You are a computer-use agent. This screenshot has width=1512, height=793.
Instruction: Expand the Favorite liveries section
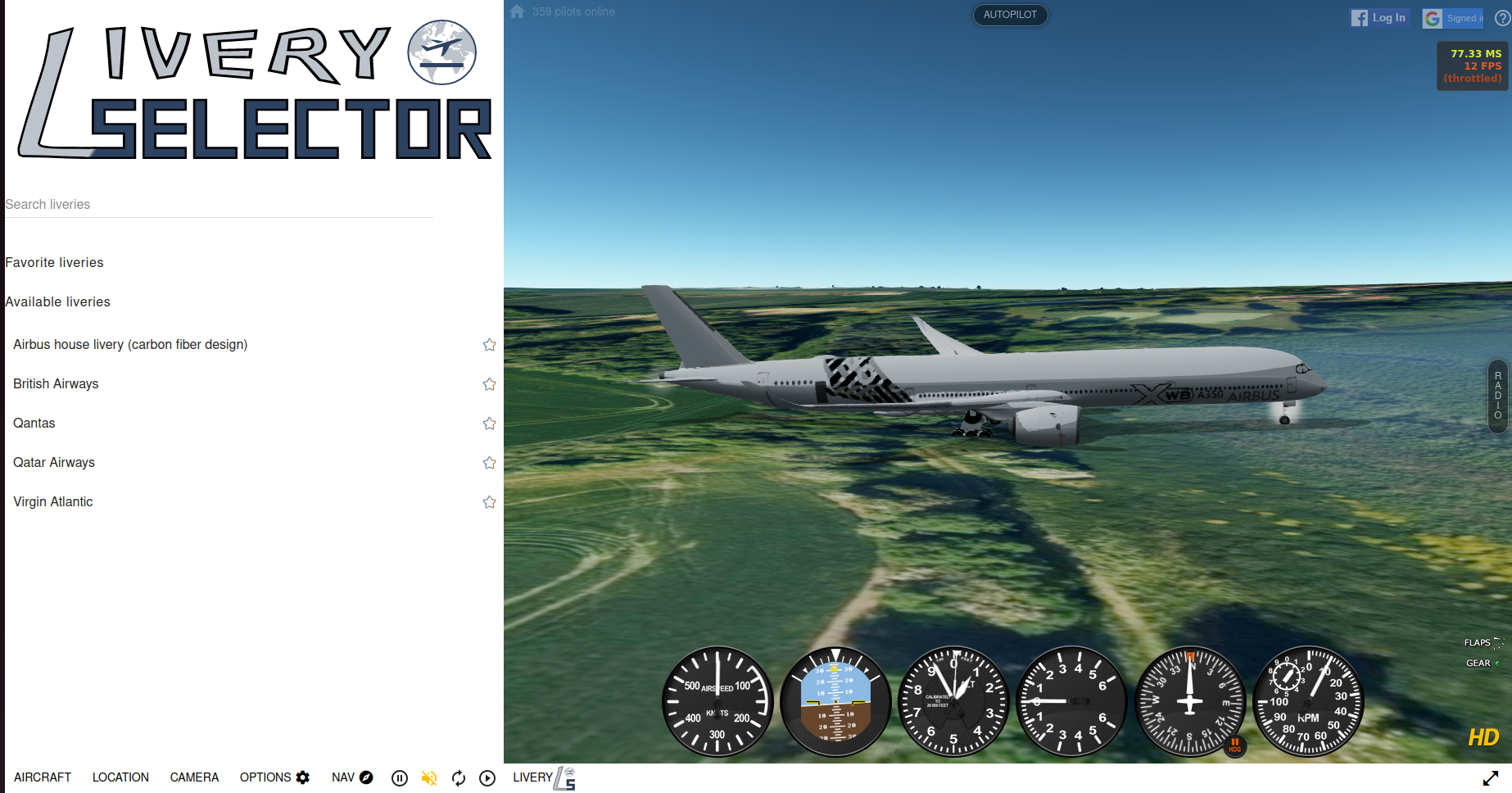[54, 262]
